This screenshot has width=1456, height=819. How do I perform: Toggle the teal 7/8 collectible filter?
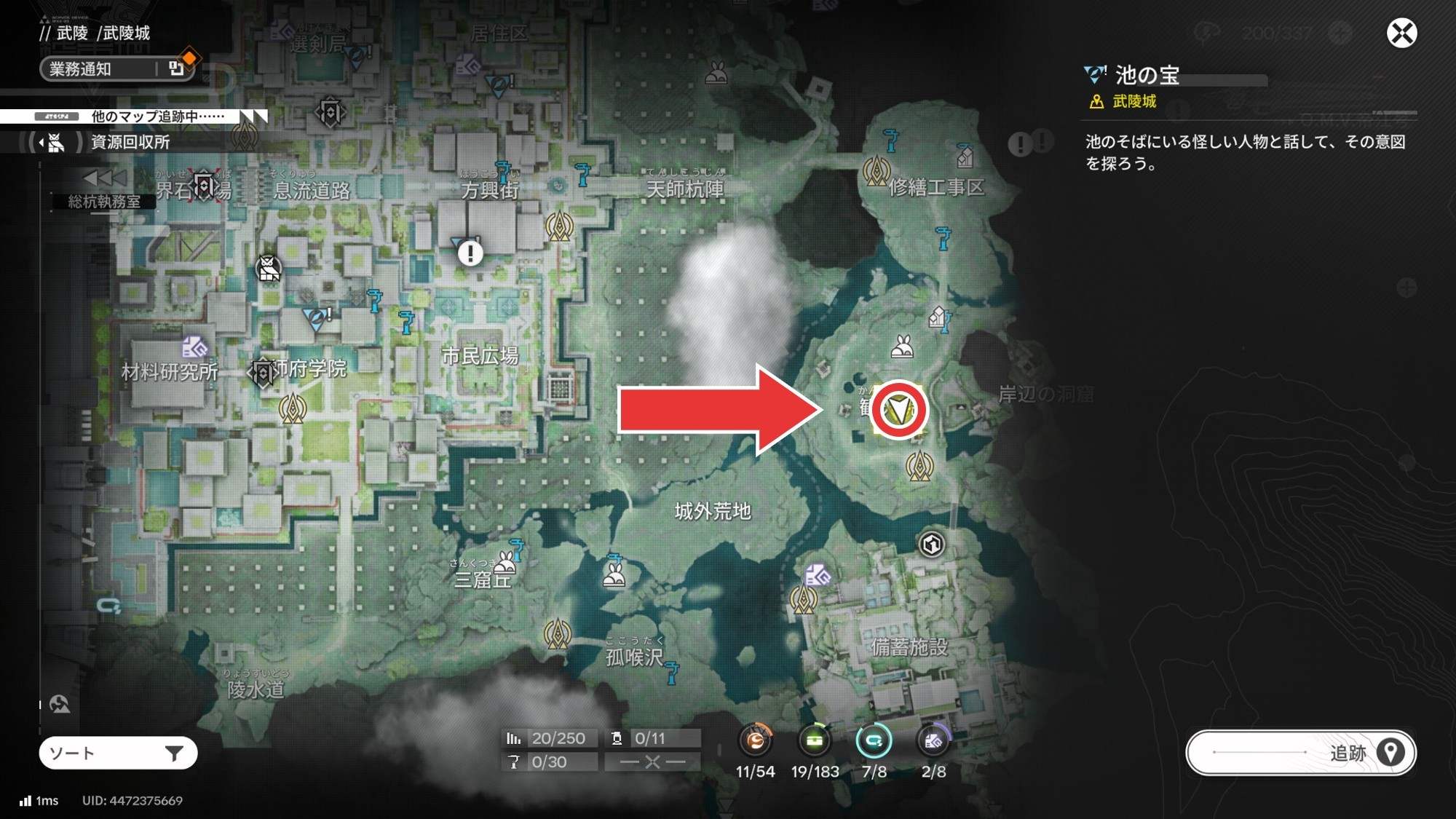pos(874,741)
